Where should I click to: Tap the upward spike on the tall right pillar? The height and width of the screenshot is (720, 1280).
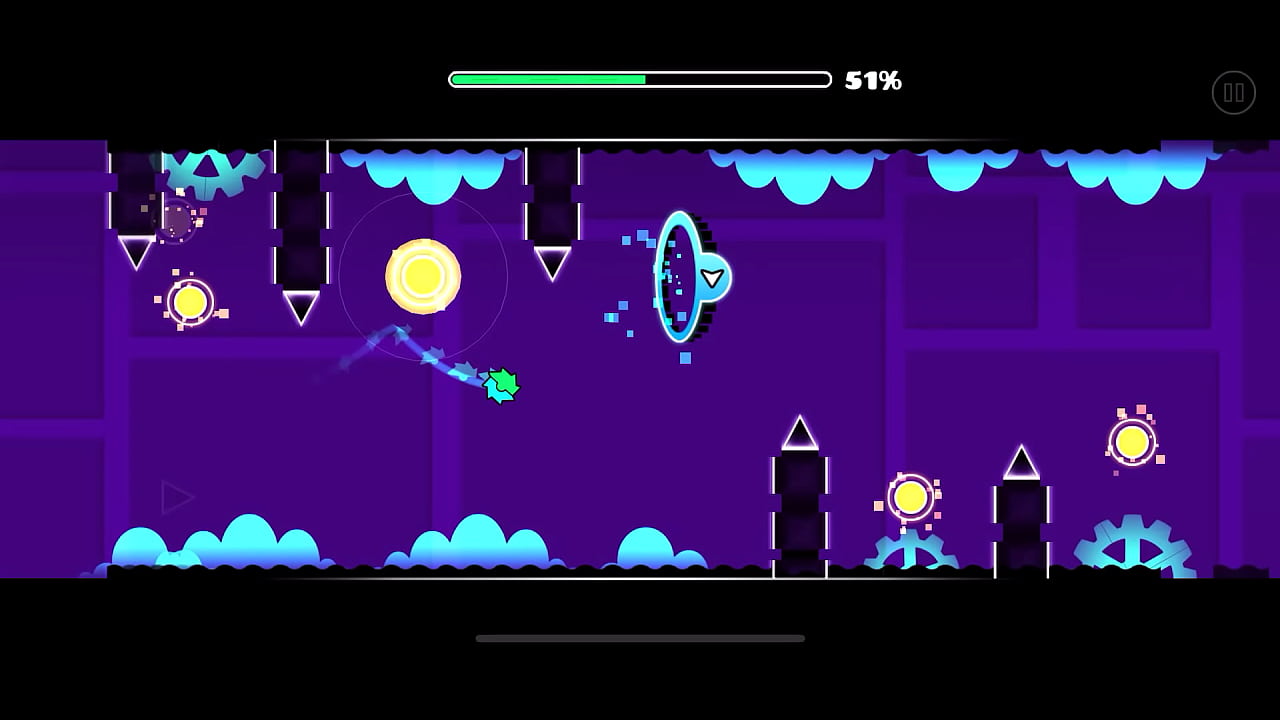[x=1020, y=460]
